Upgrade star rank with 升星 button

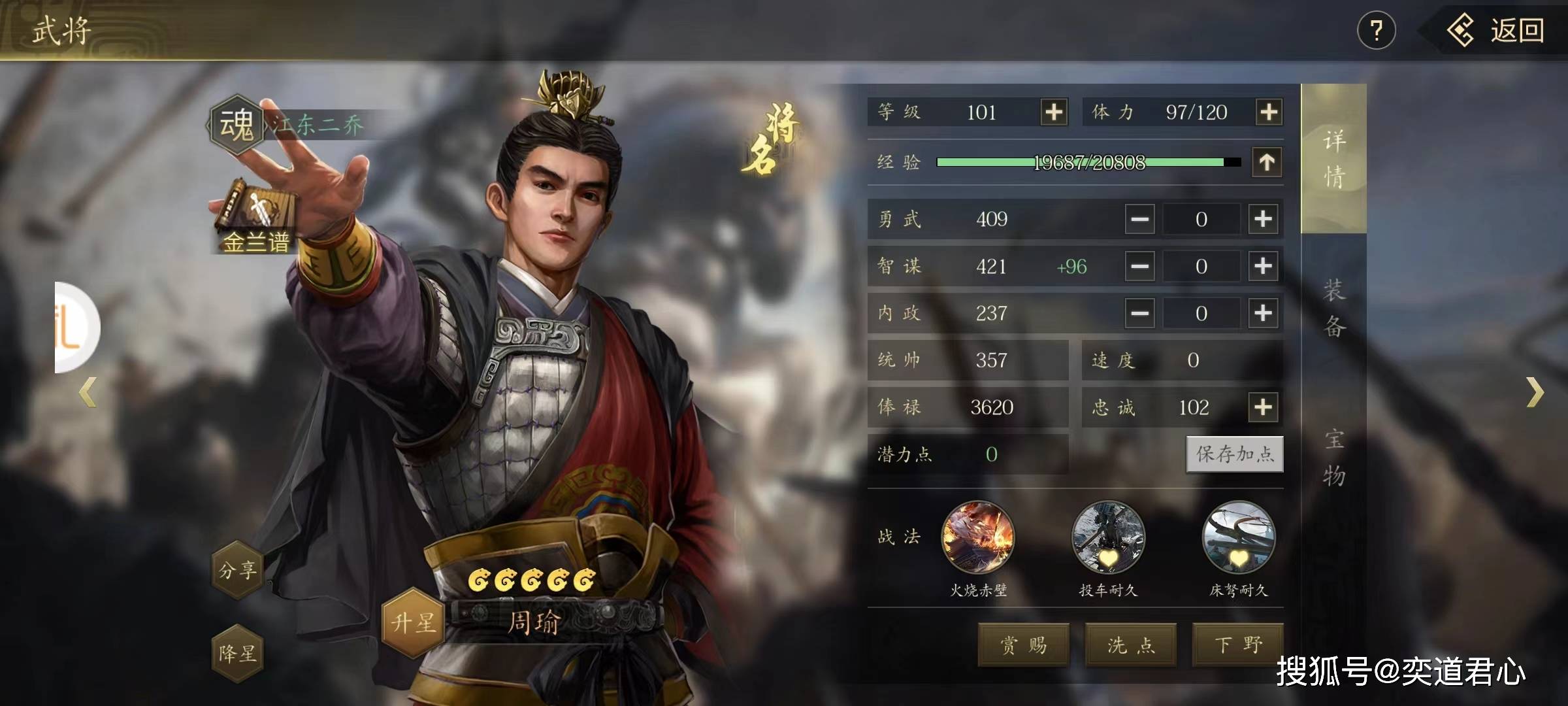click(x=413, y=622)
